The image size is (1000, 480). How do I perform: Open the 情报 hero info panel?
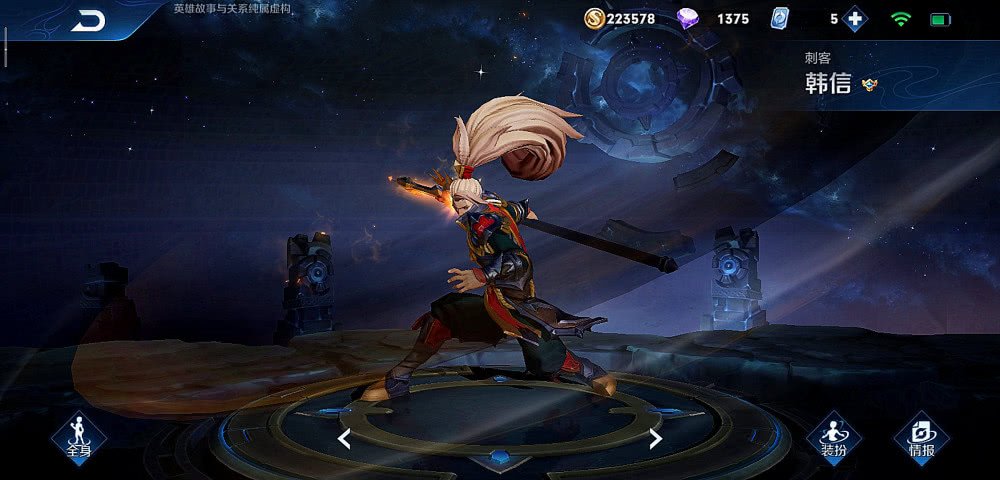(921, 436)
